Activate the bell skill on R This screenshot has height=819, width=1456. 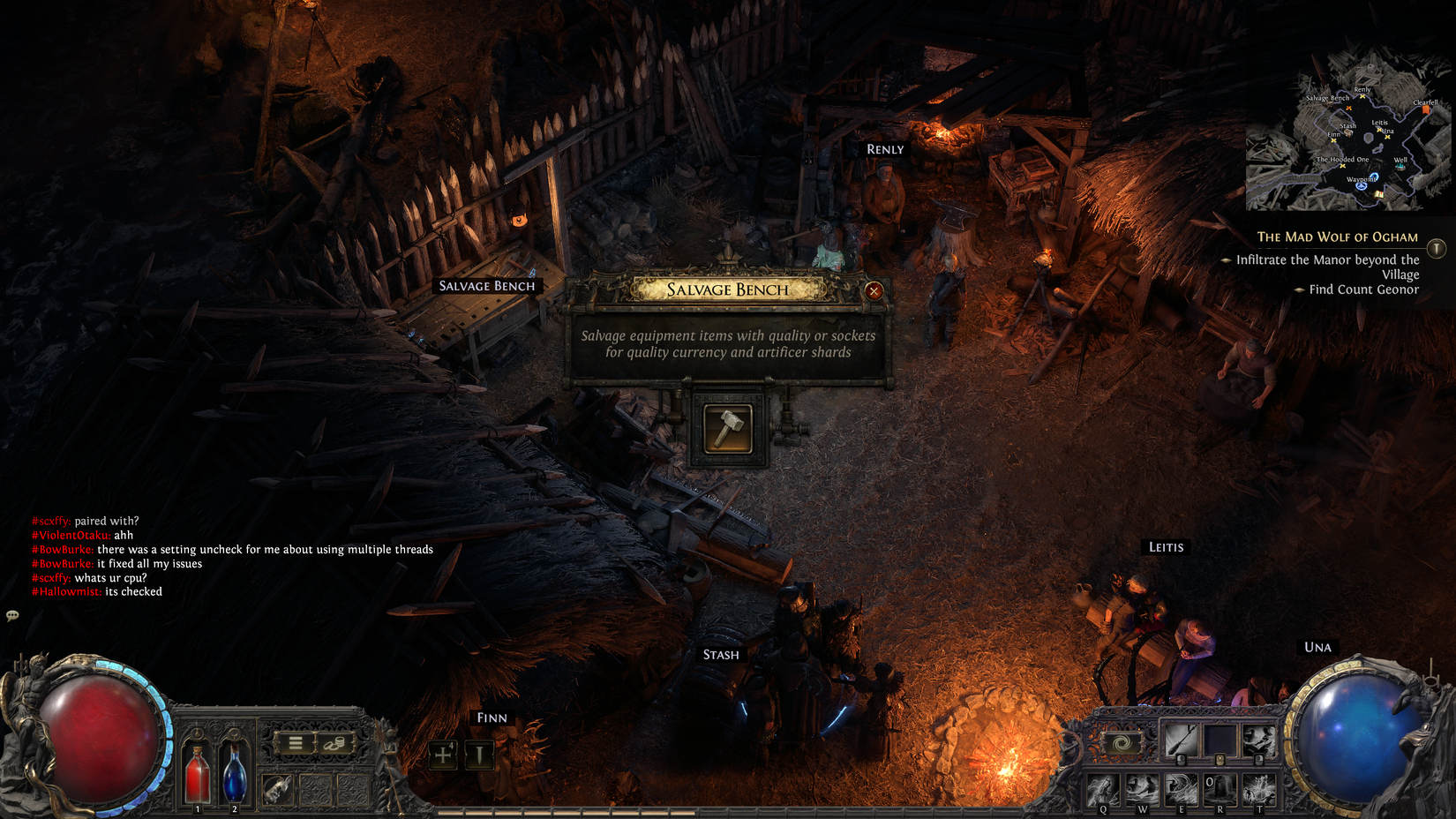tap(1220, 788)
